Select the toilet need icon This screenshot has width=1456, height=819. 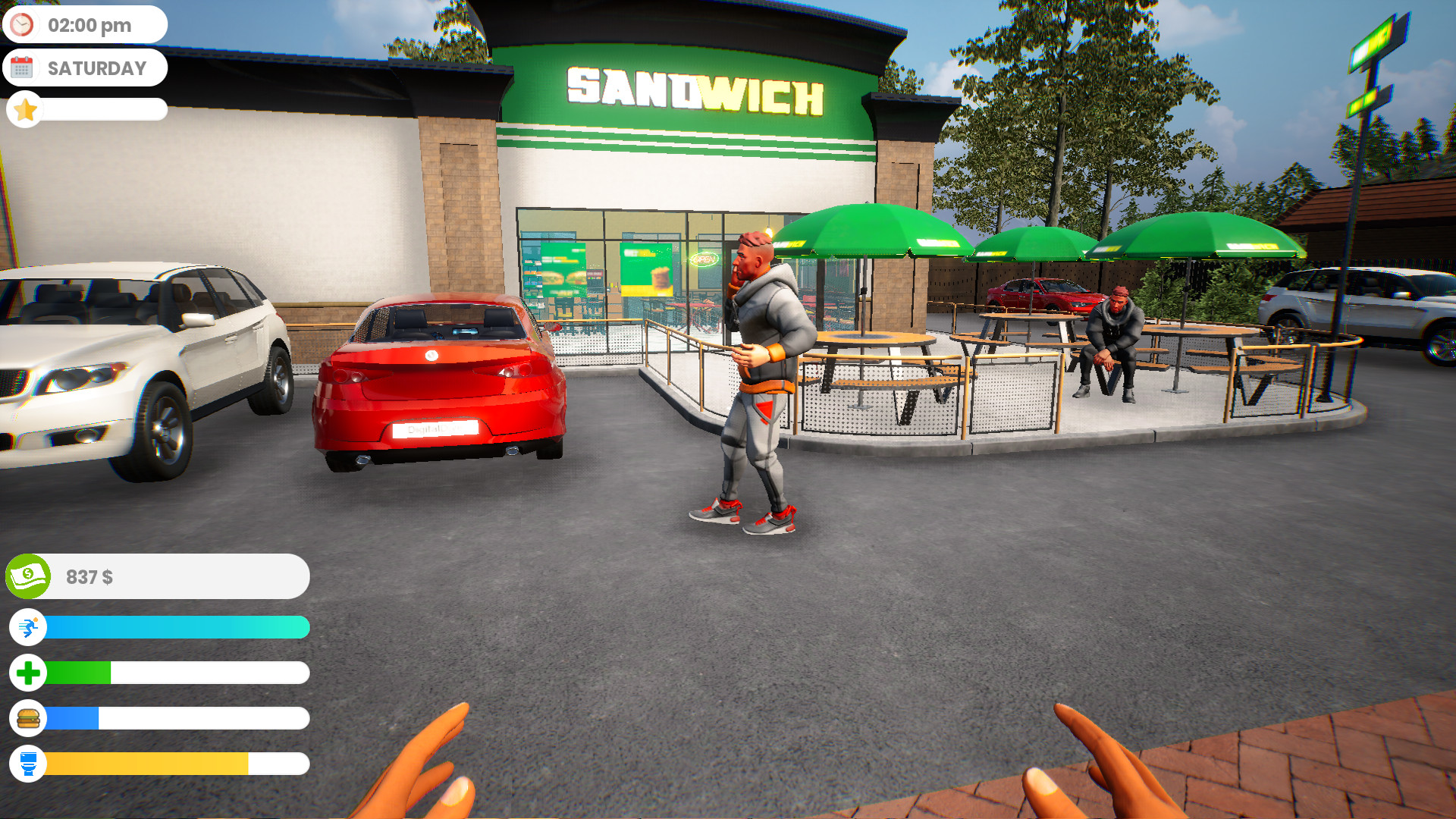pos(28,765)
